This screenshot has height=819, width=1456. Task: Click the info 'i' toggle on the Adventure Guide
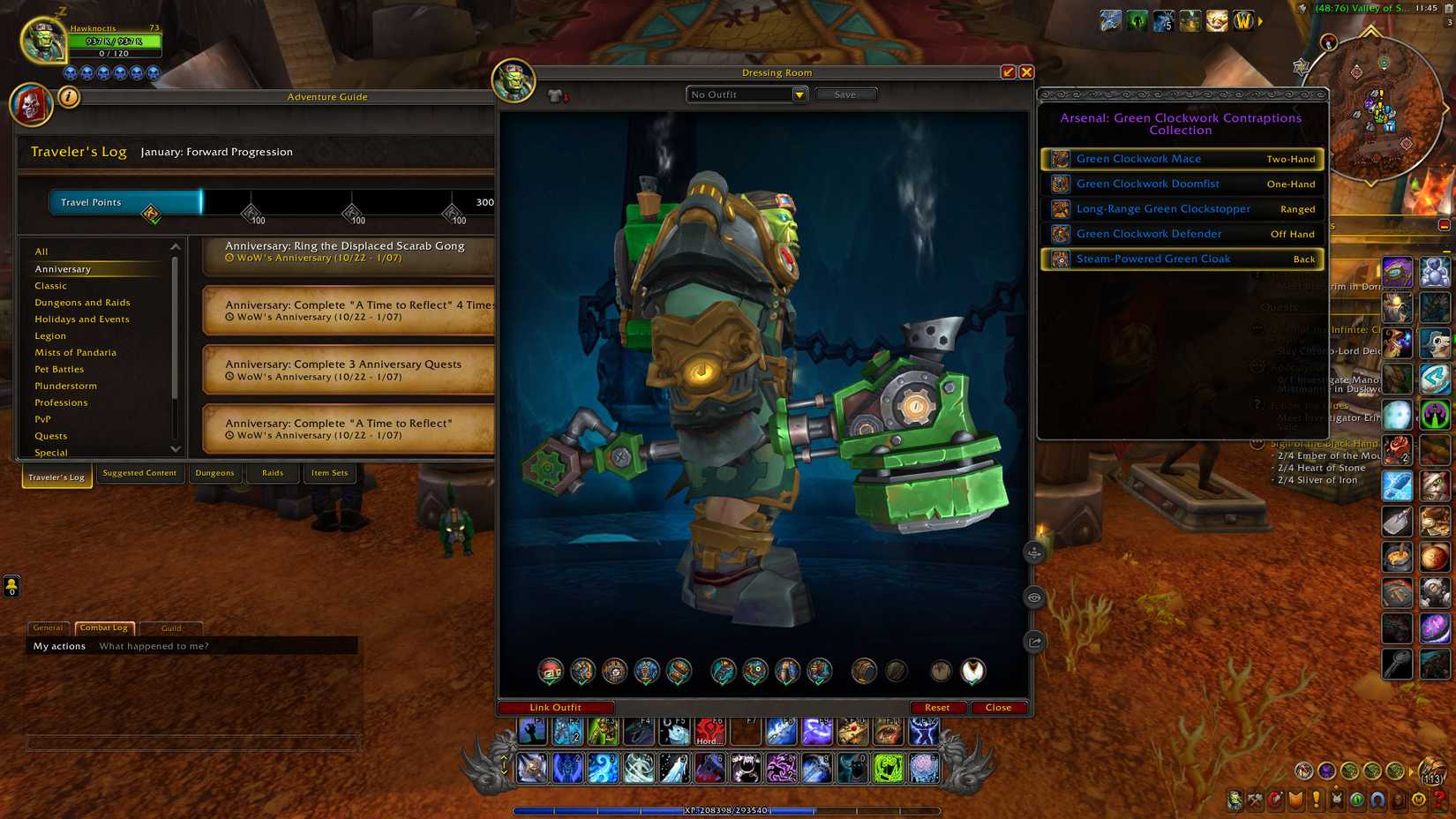68,96
